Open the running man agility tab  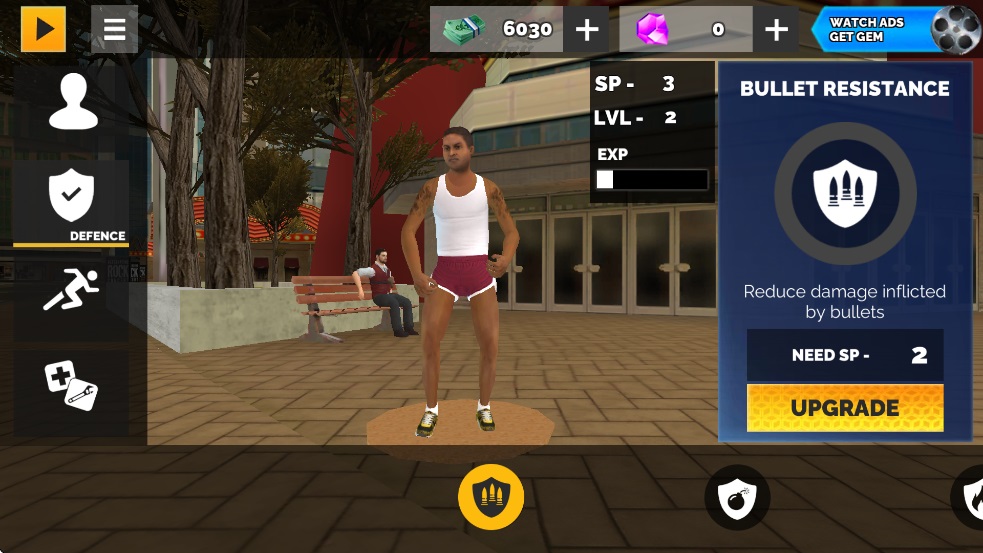coord(72,290)
